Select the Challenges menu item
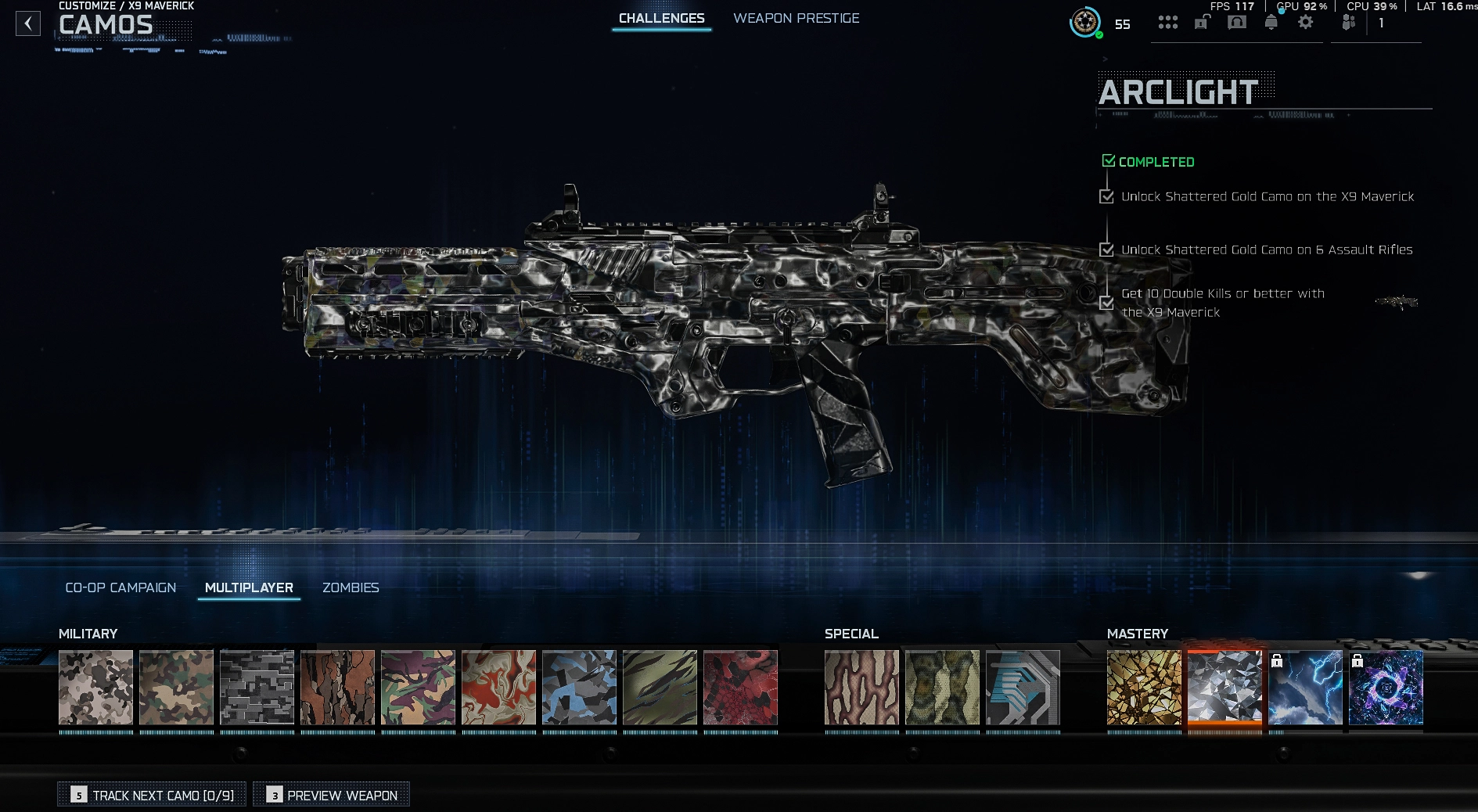The image size is (1478, 812). click(661, 18)
